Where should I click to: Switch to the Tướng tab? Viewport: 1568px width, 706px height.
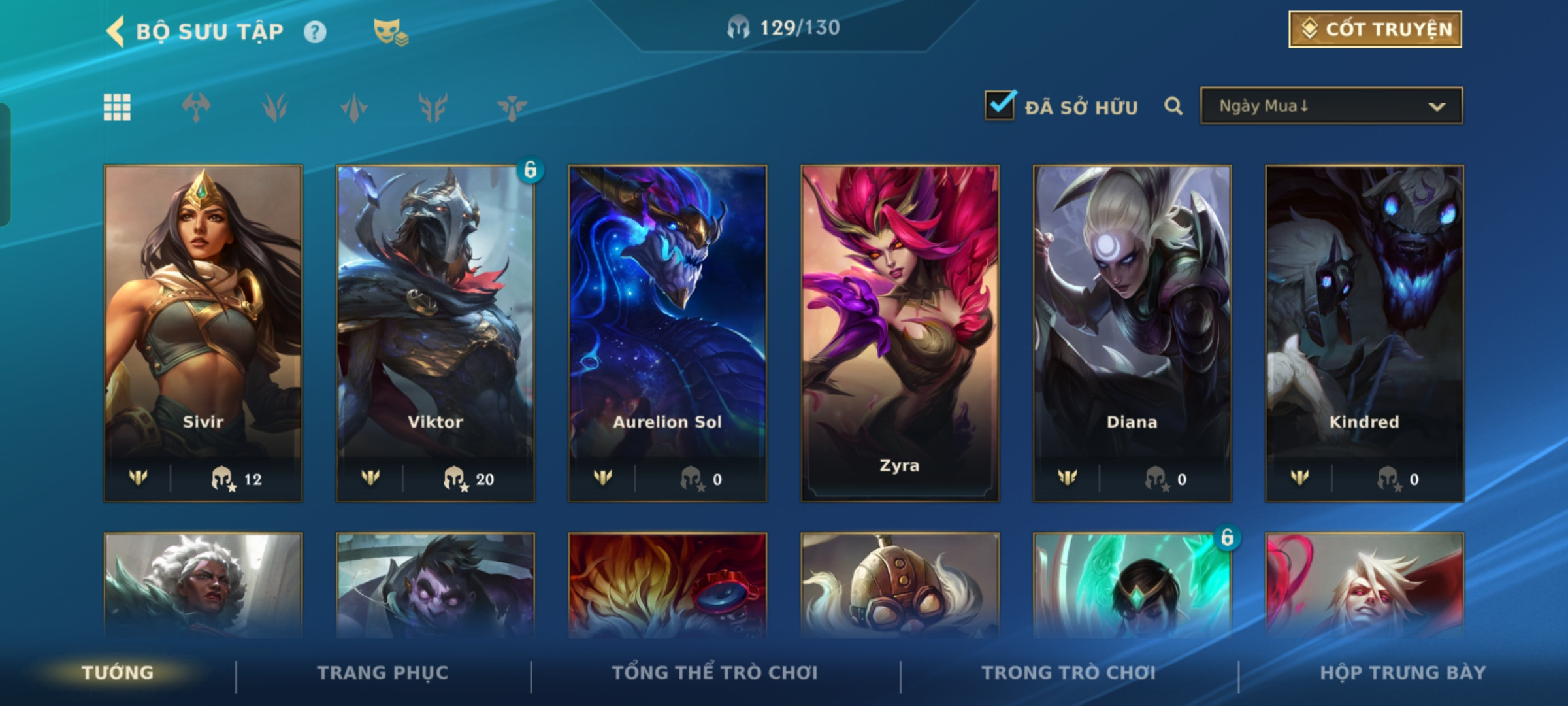(118, 673)
